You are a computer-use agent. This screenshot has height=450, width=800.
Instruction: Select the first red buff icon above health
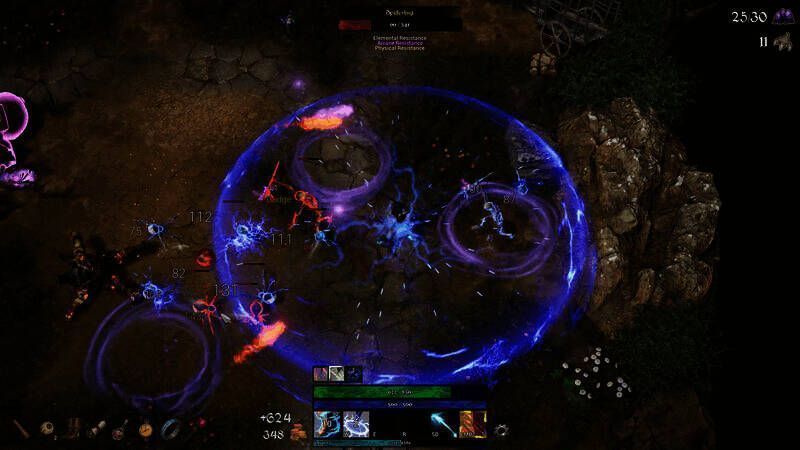pos(321,374)
